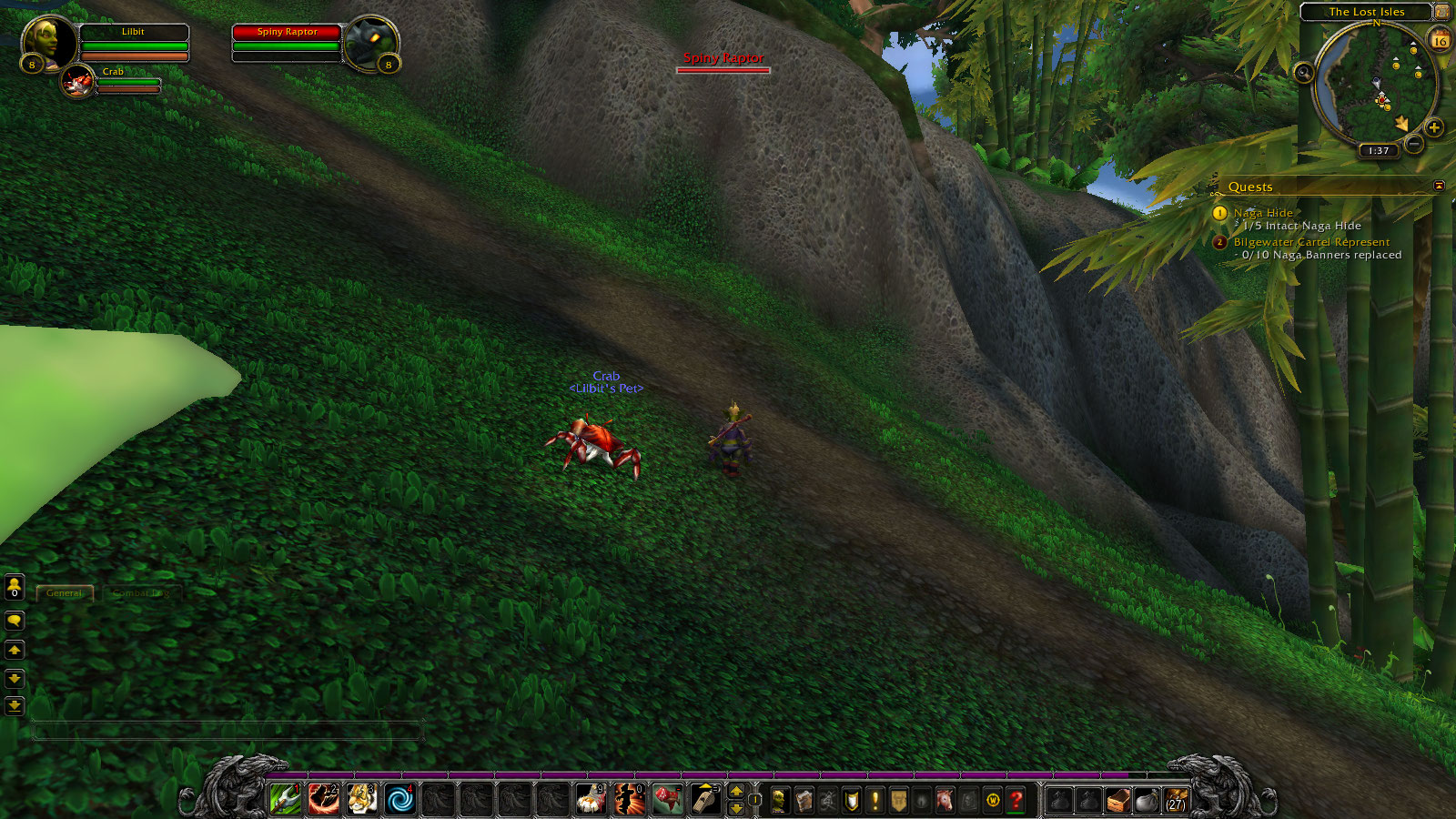Open the world map button beside zone name

tap(1441, 12)
